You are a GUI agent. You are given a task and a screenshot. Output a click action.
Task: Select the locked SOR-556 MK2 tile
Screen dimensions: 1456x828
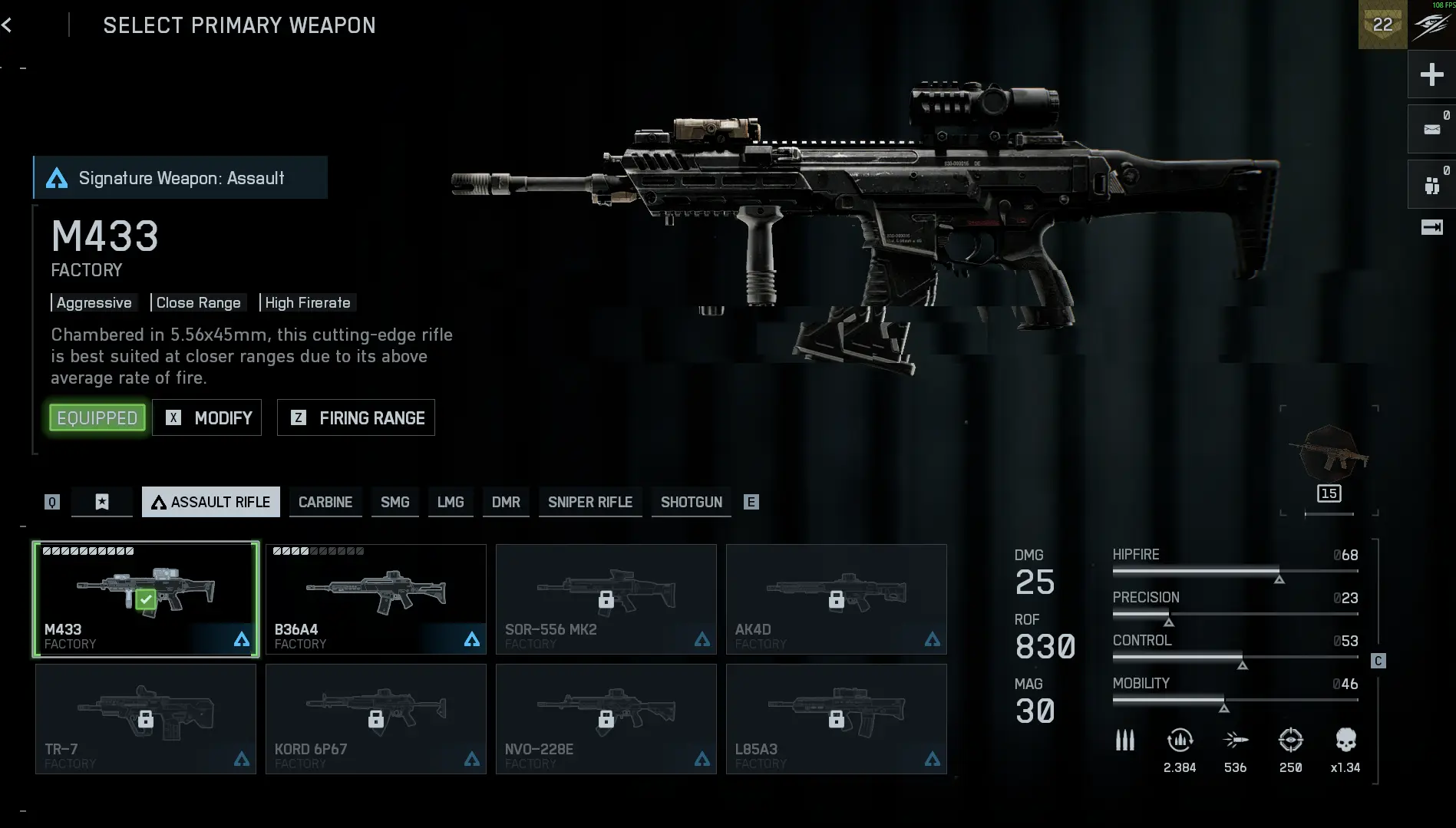[x=606, y=599]
